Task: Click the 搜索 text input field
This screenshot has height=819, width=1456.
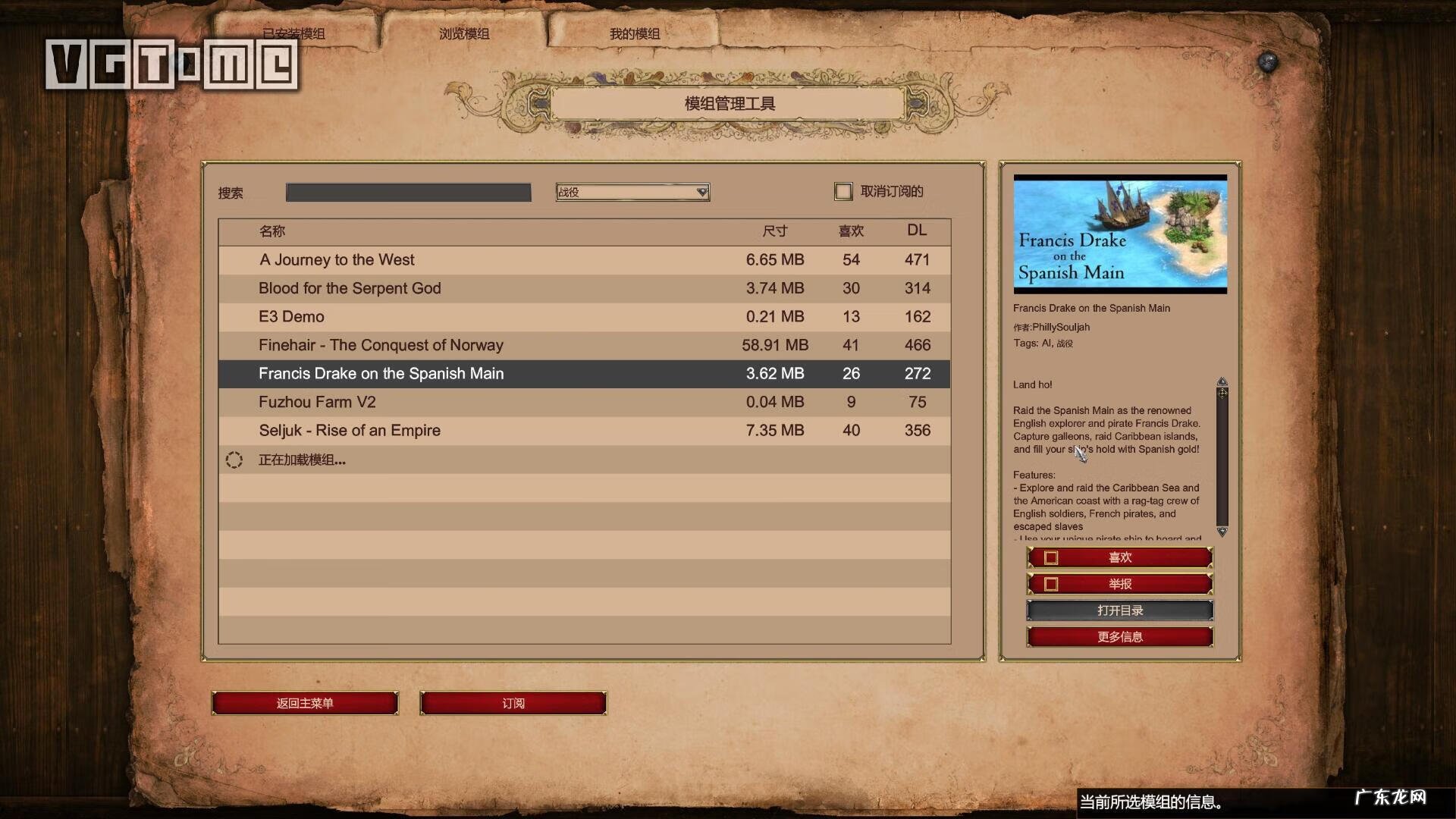Action: tap(408, 193)
